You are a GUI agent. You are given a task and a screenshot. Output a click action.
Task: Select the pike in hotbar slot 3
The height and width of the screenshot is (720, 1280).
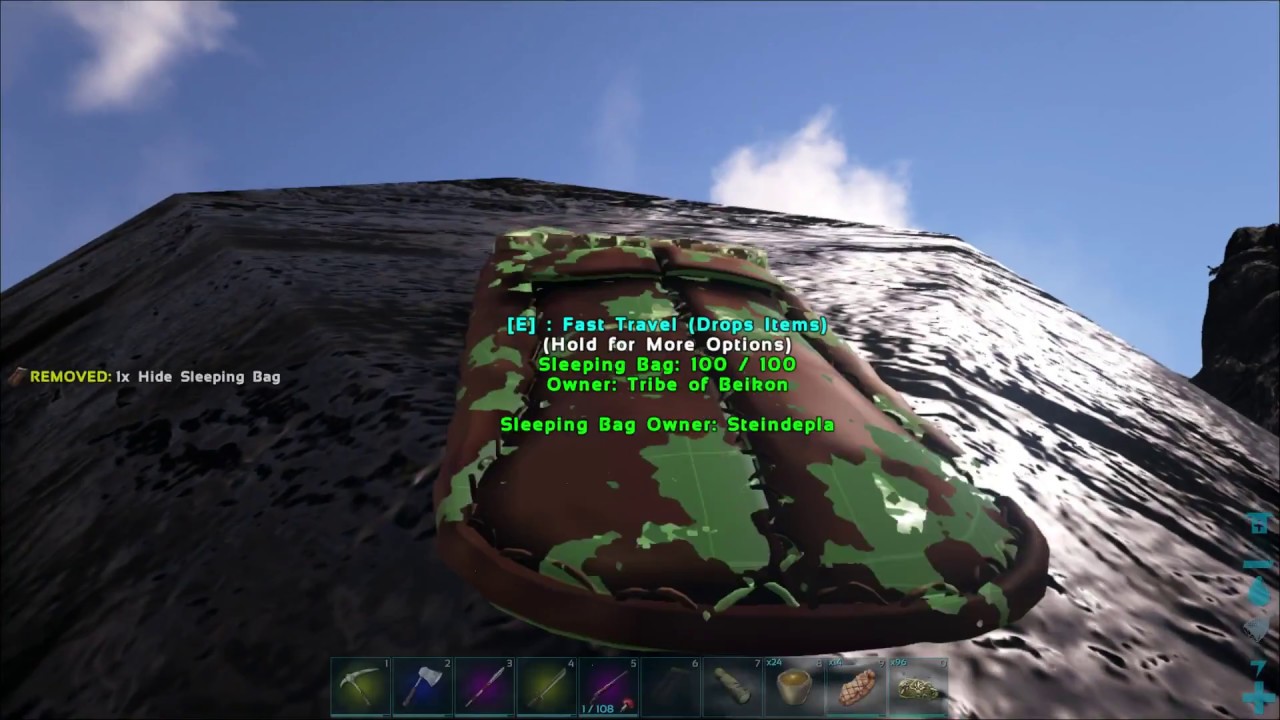484,685
